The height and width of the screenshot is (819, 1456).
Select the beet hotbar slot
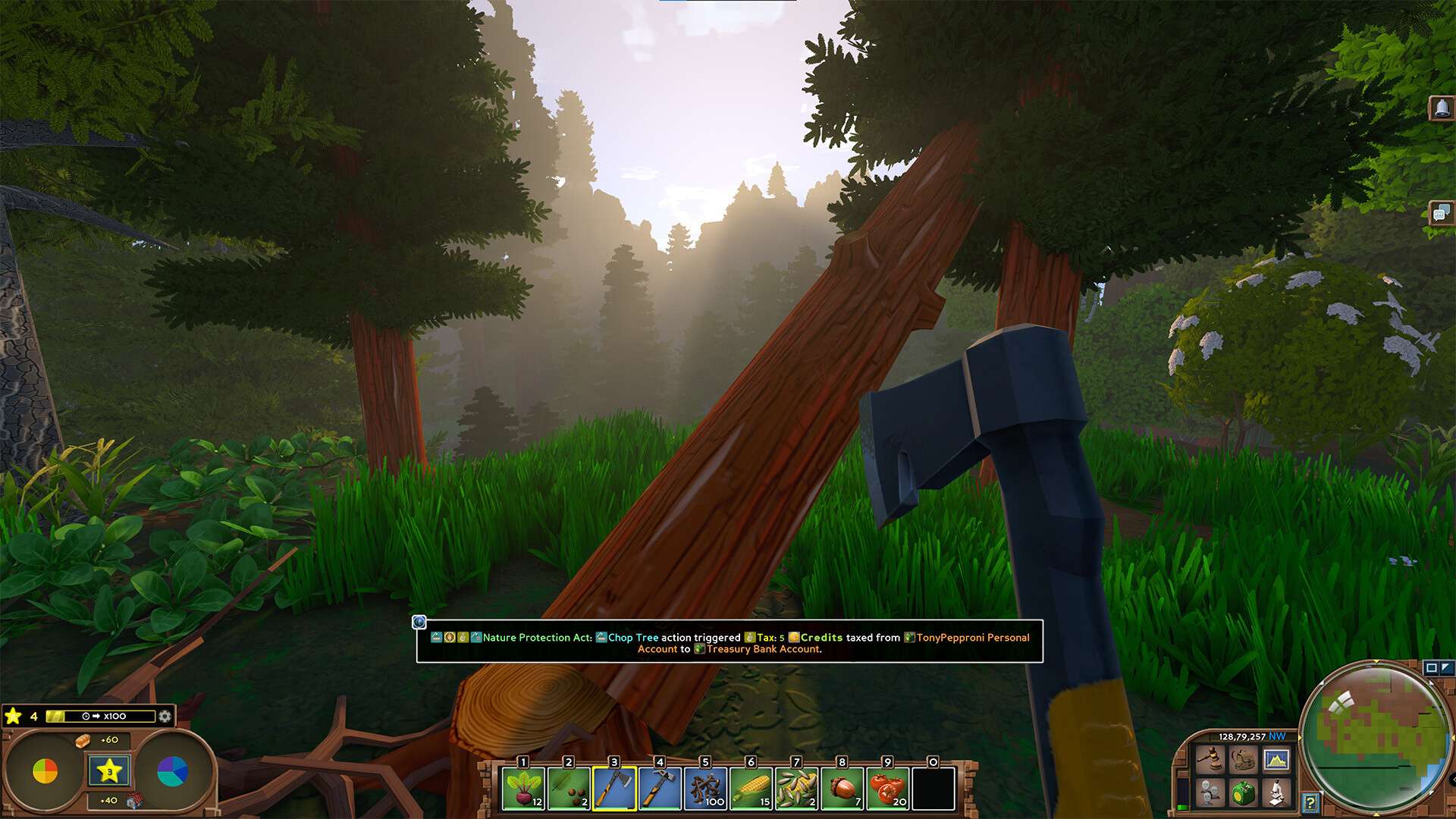523,789
